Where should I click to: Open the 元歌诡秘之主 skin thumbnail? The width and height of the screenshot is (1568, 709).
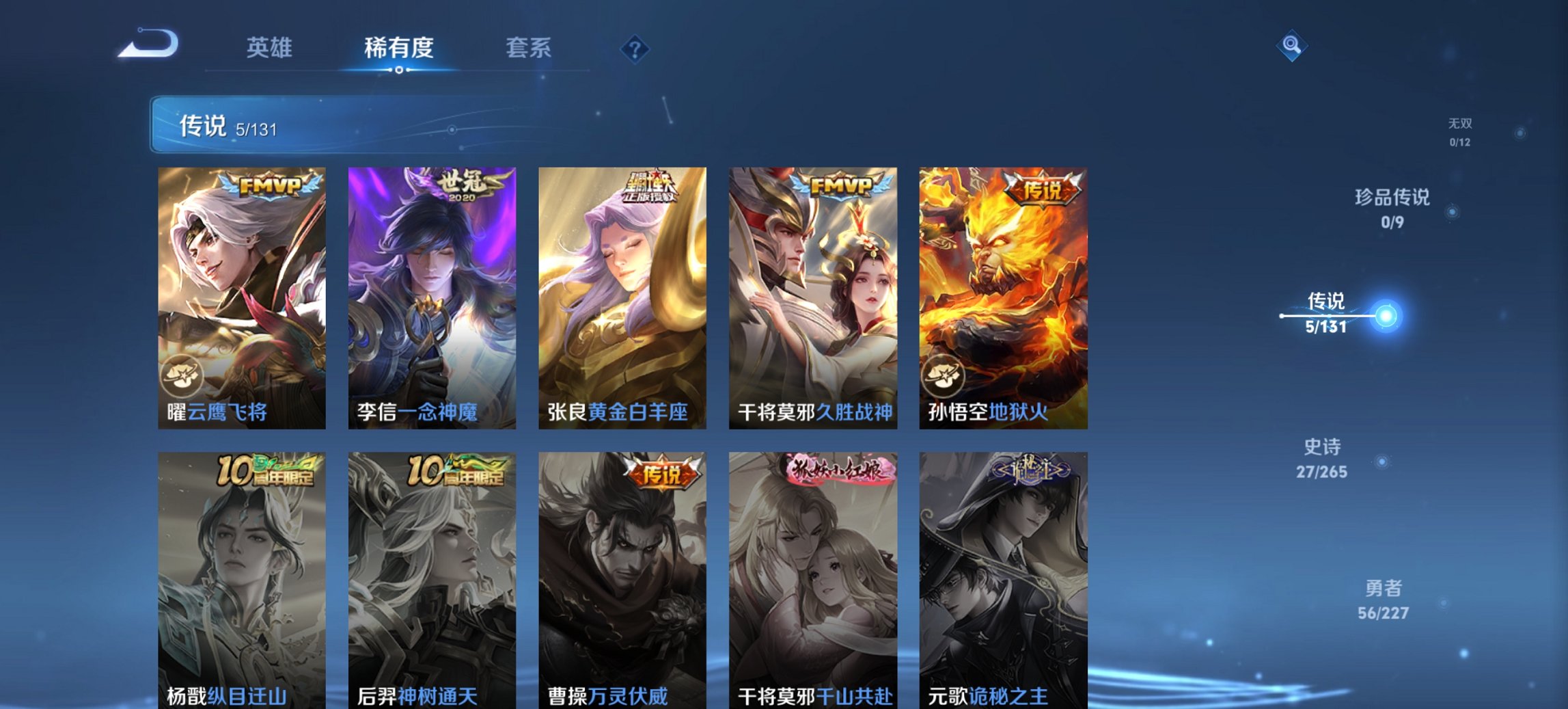(1004, 574)
